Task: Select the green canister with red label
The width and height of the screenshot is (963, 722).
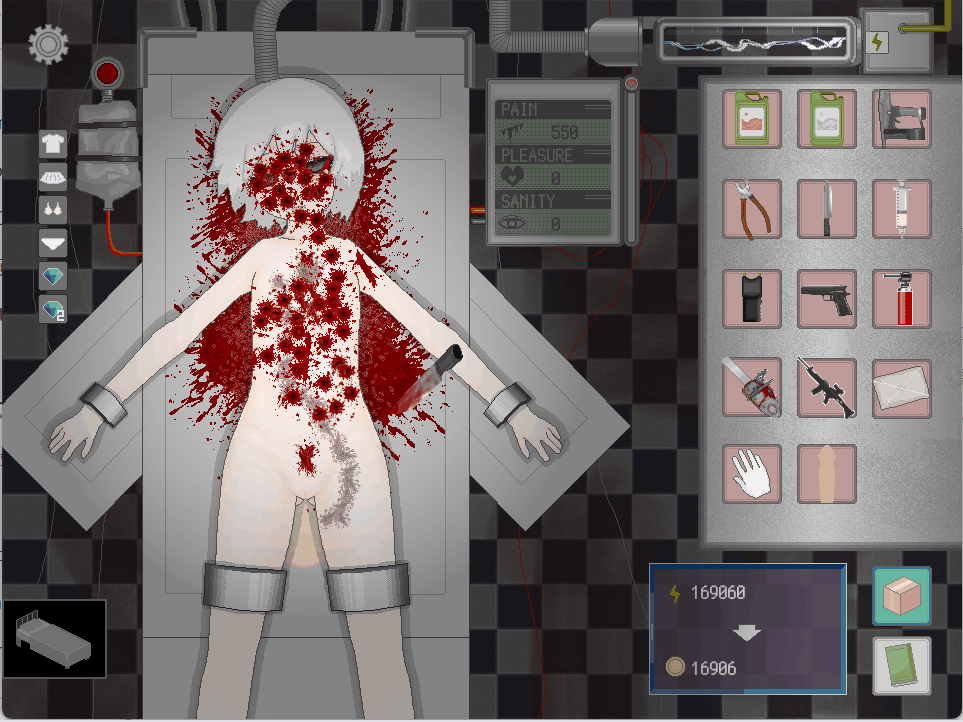Action: point(752,119)
